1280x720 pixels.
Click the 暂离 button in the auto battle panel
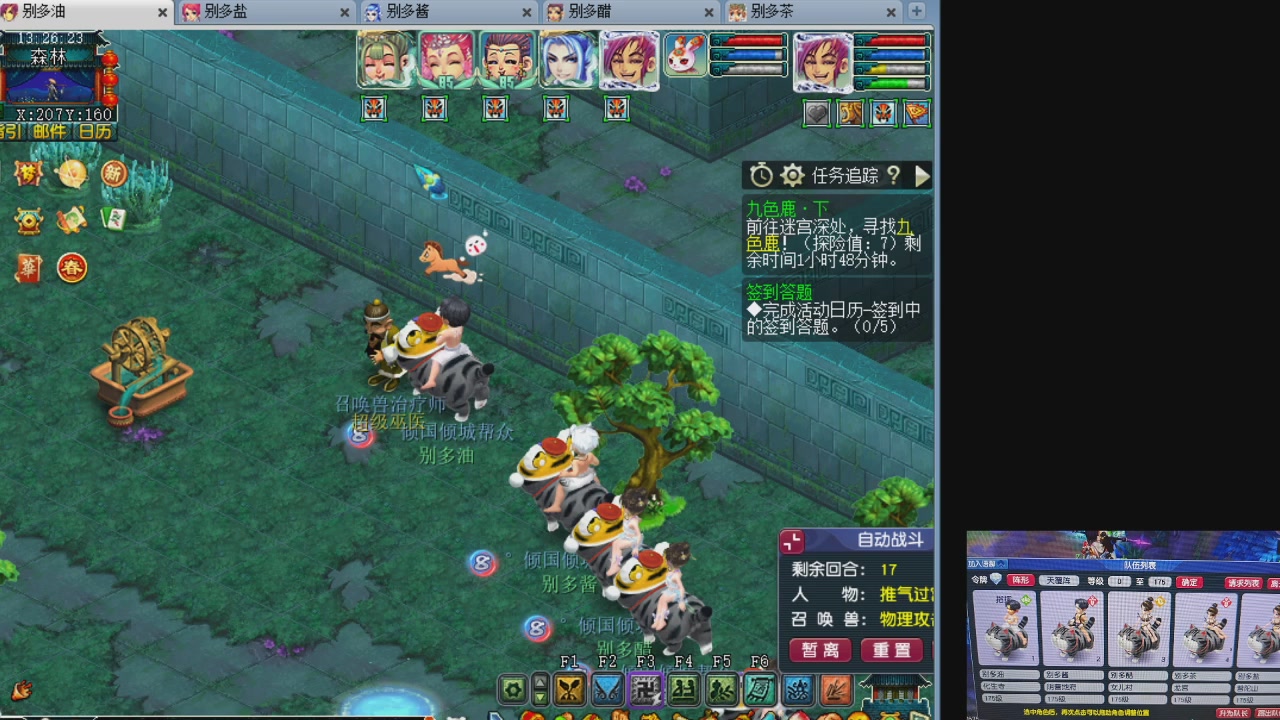(819, 649)
